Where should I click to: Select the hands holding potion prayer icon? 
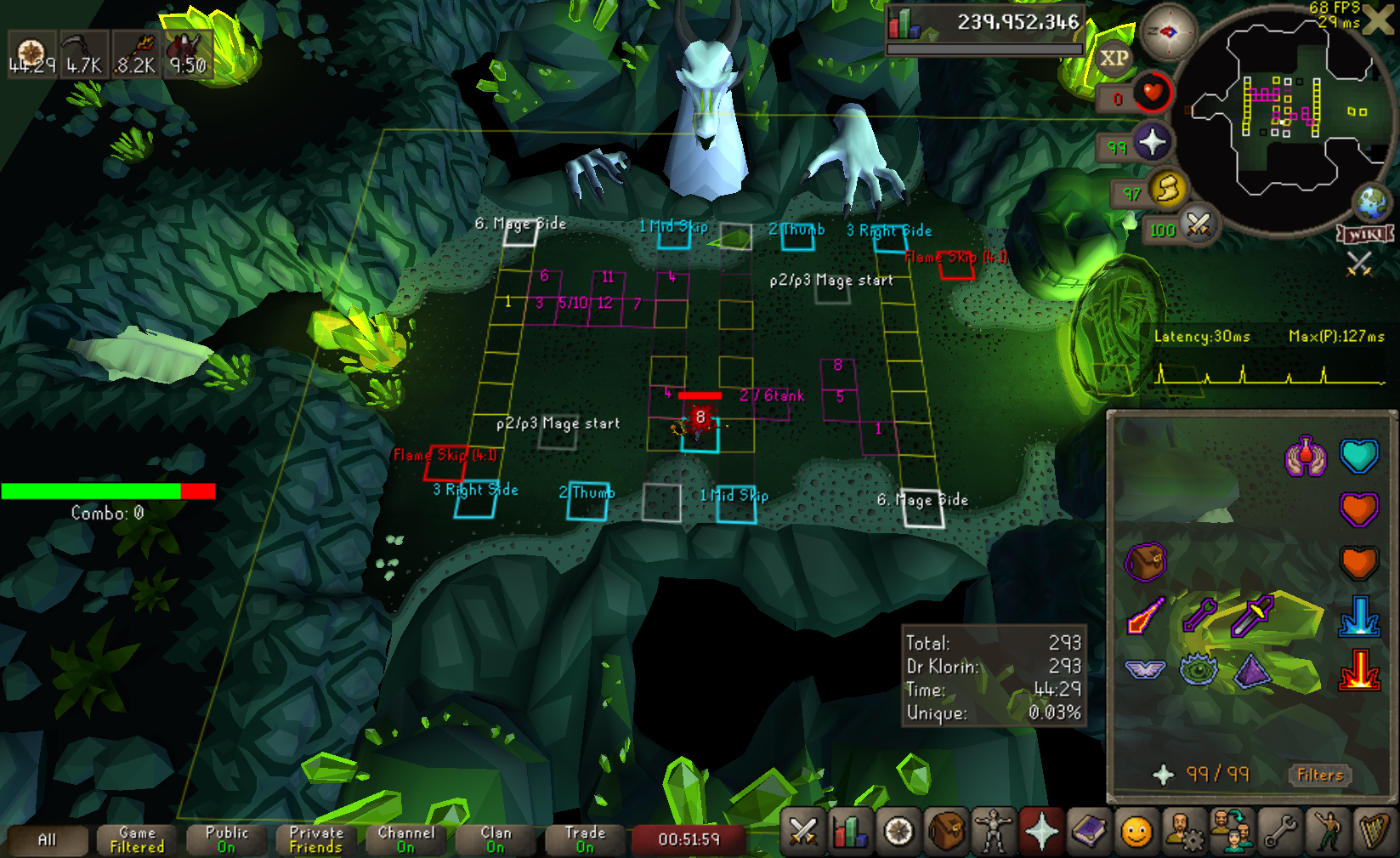click(x=1306, y=457)
